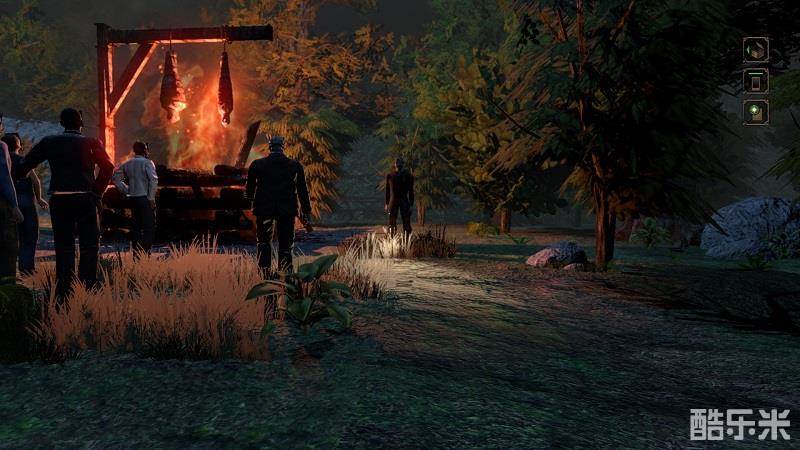The height and width of the screenshot is (450, 800).
Task: Select the glowing green light icon
Action: tap(756, 111)
